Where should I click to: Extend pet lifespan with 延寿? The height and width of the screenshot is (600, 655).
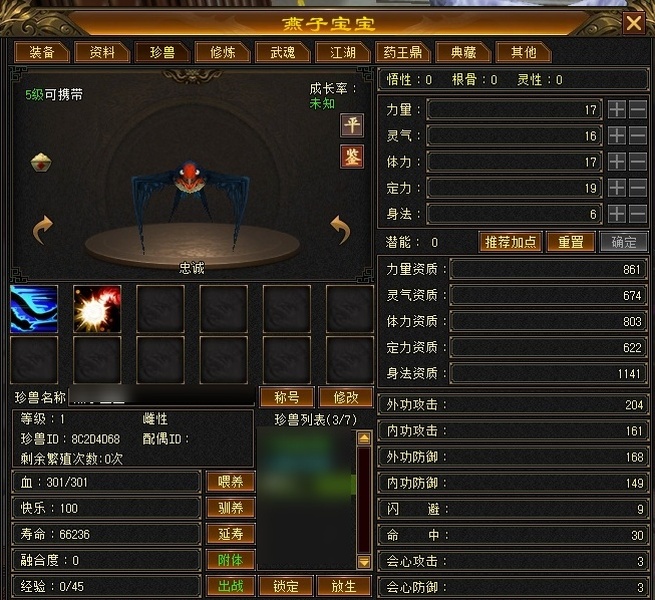point(230,534)
